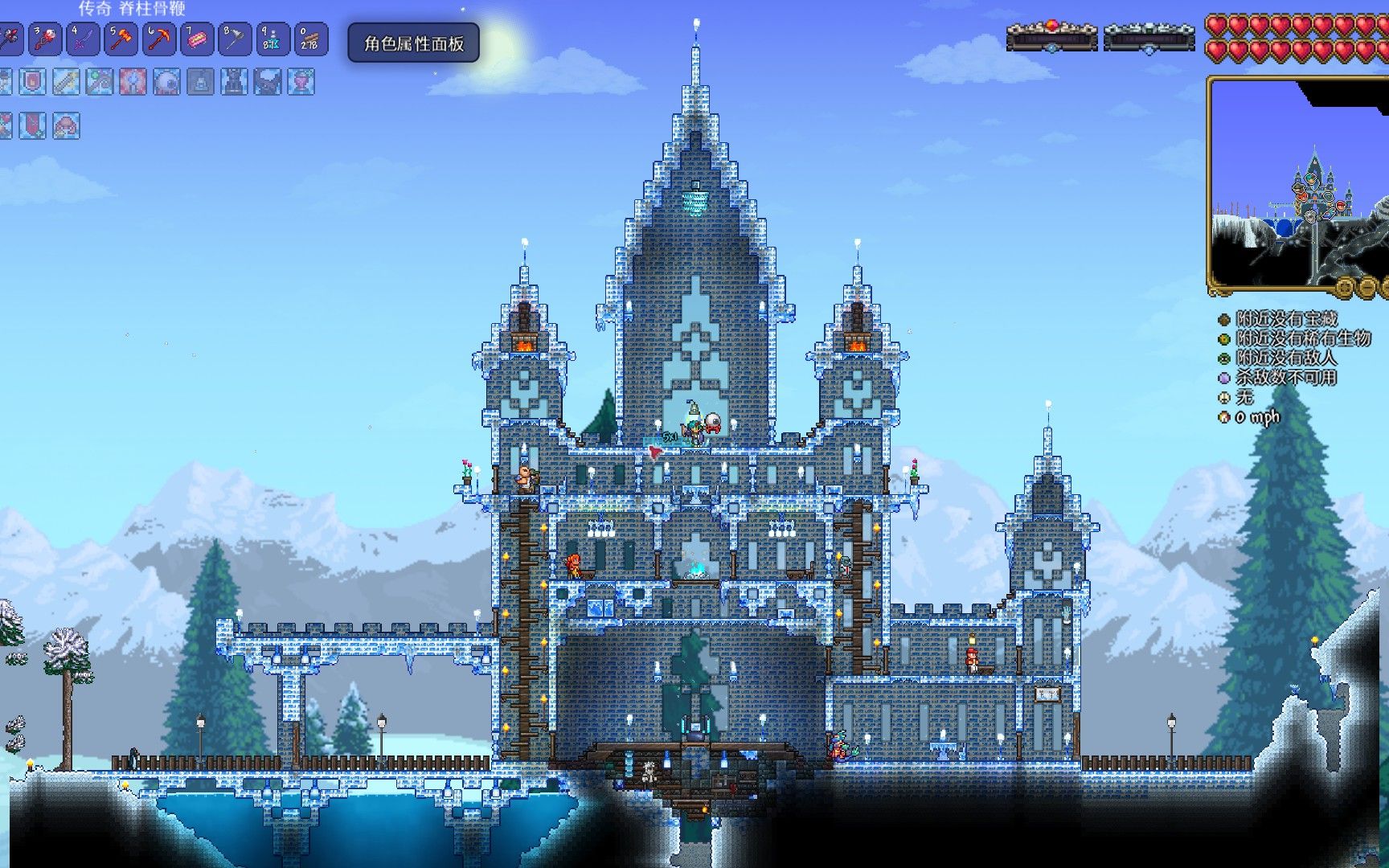This screenshot has height=868, width=1389.
Task: Click the pink goblet buff icon
Action: pos(301,82)
